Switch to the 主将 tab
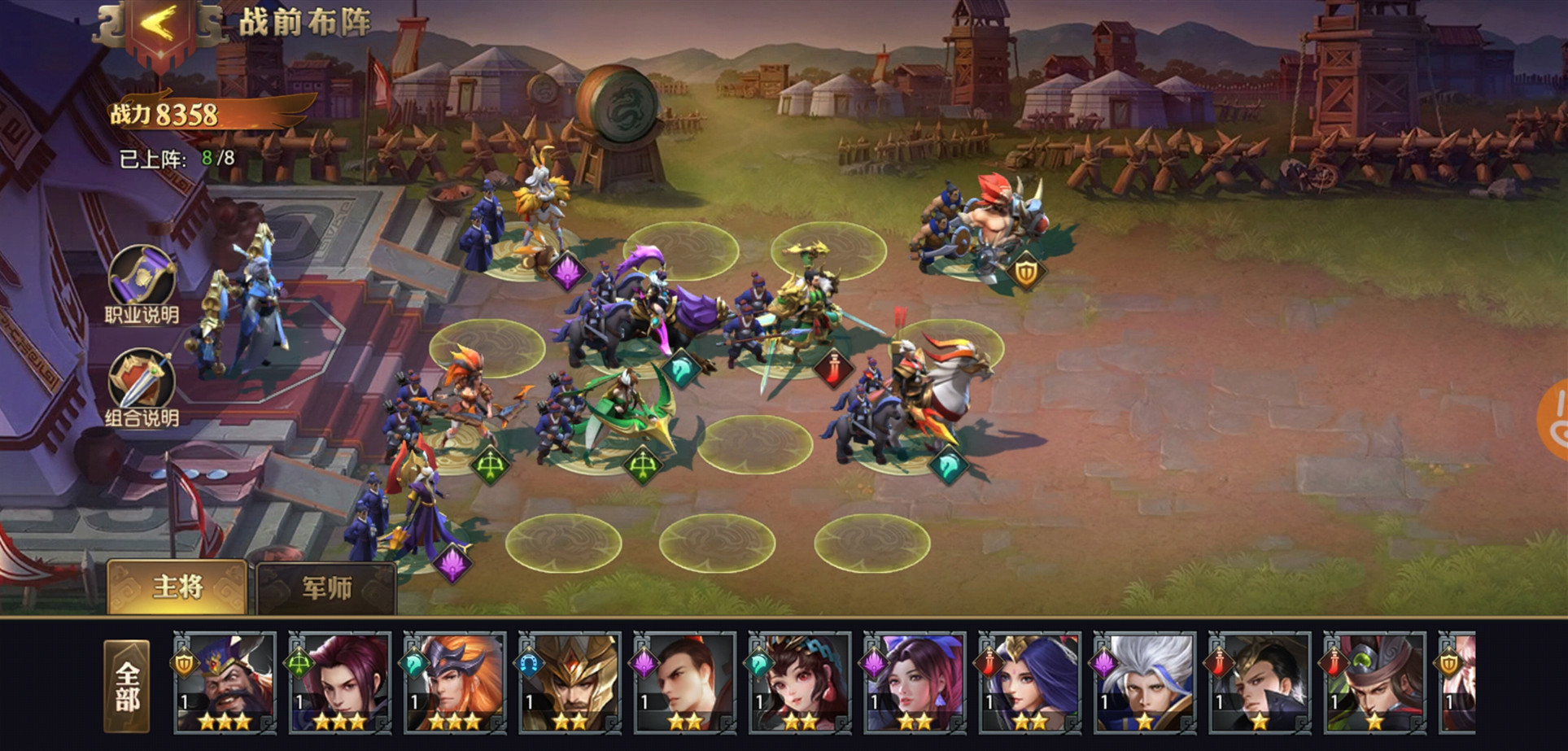 (x=177, y=587)
